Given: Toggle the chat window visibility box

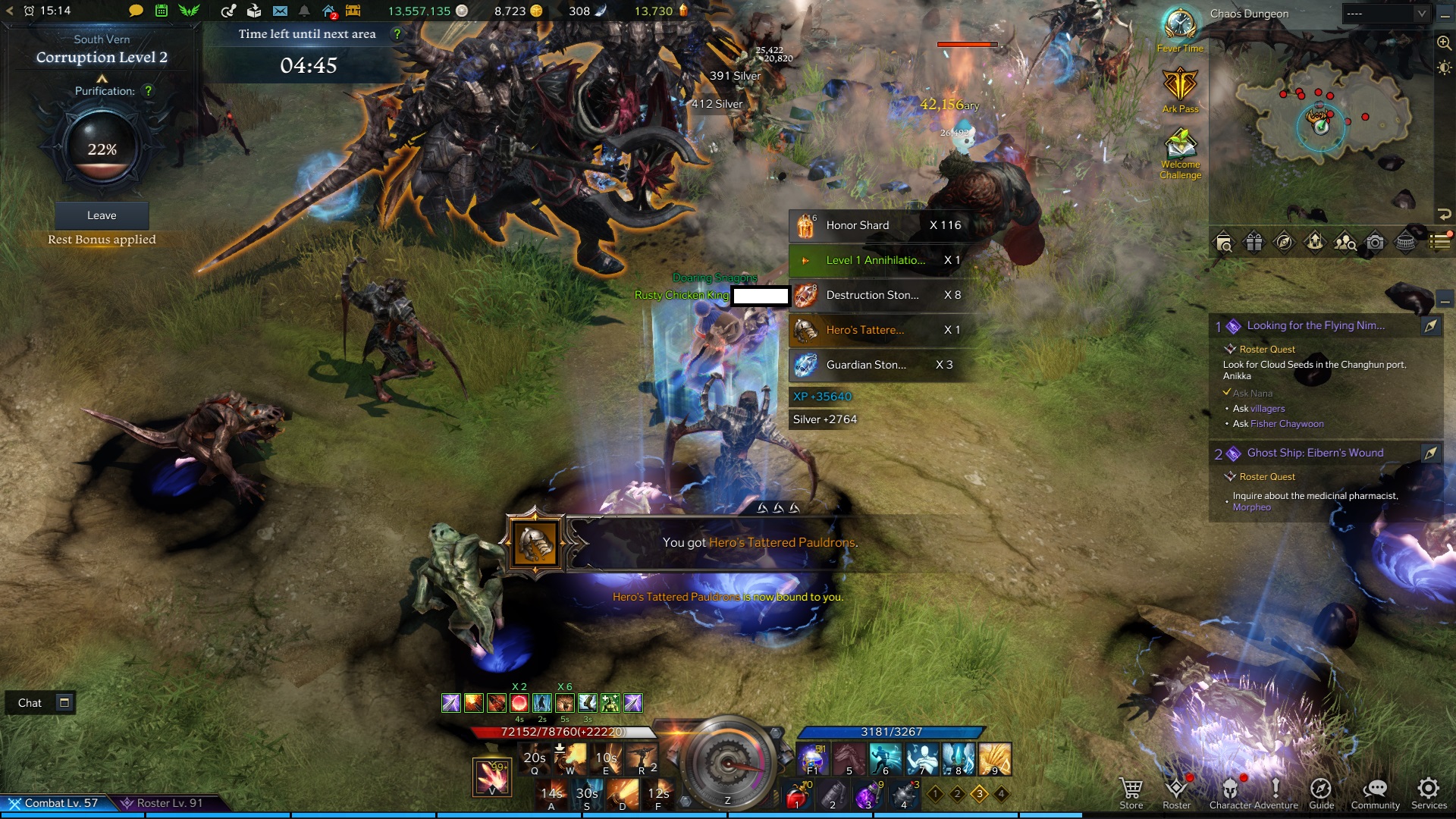Looking at the screenshot, I should [x=64, y=703].
